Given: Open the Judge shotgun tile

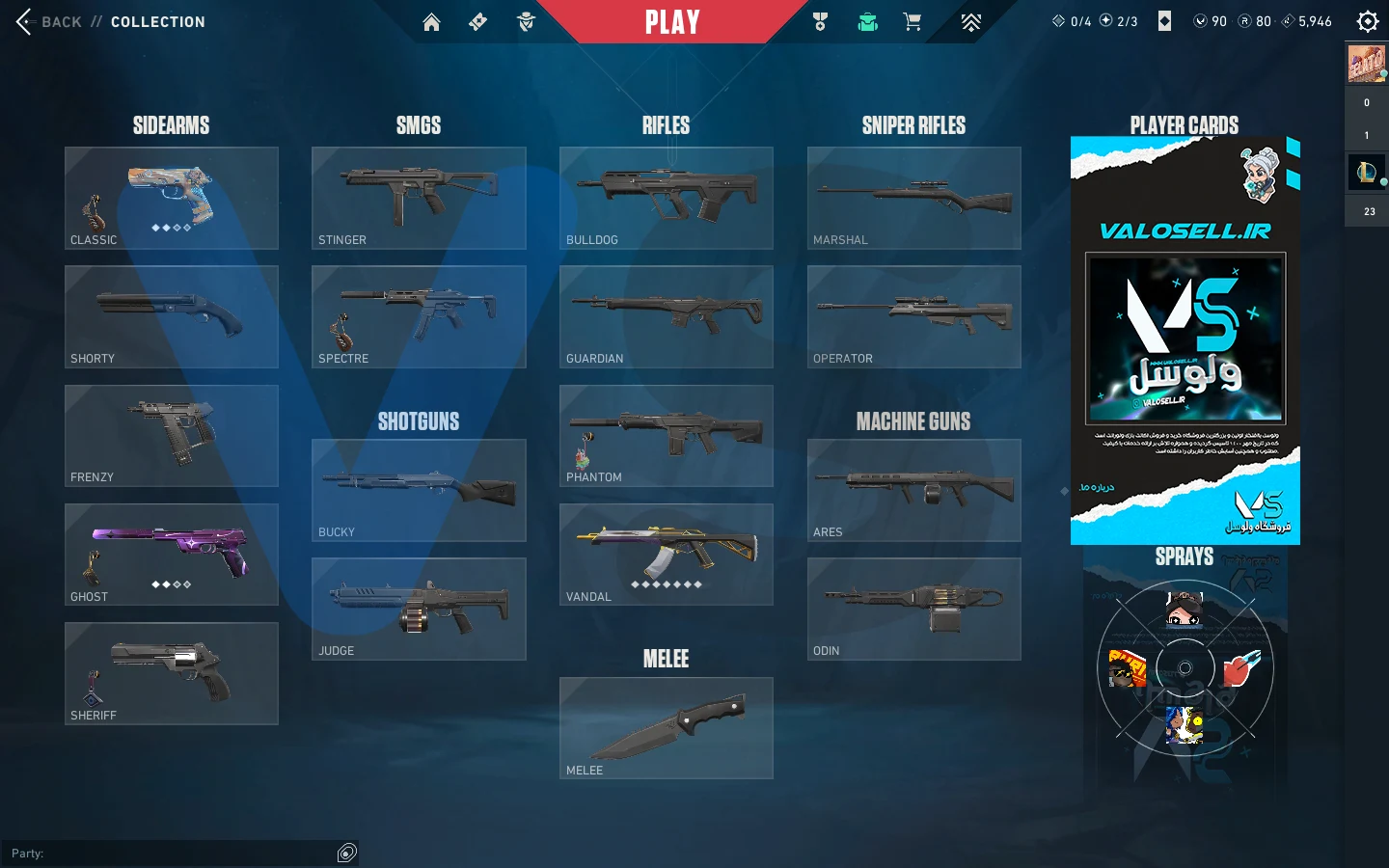Looking at the screenshot, I should click(419, 609).
